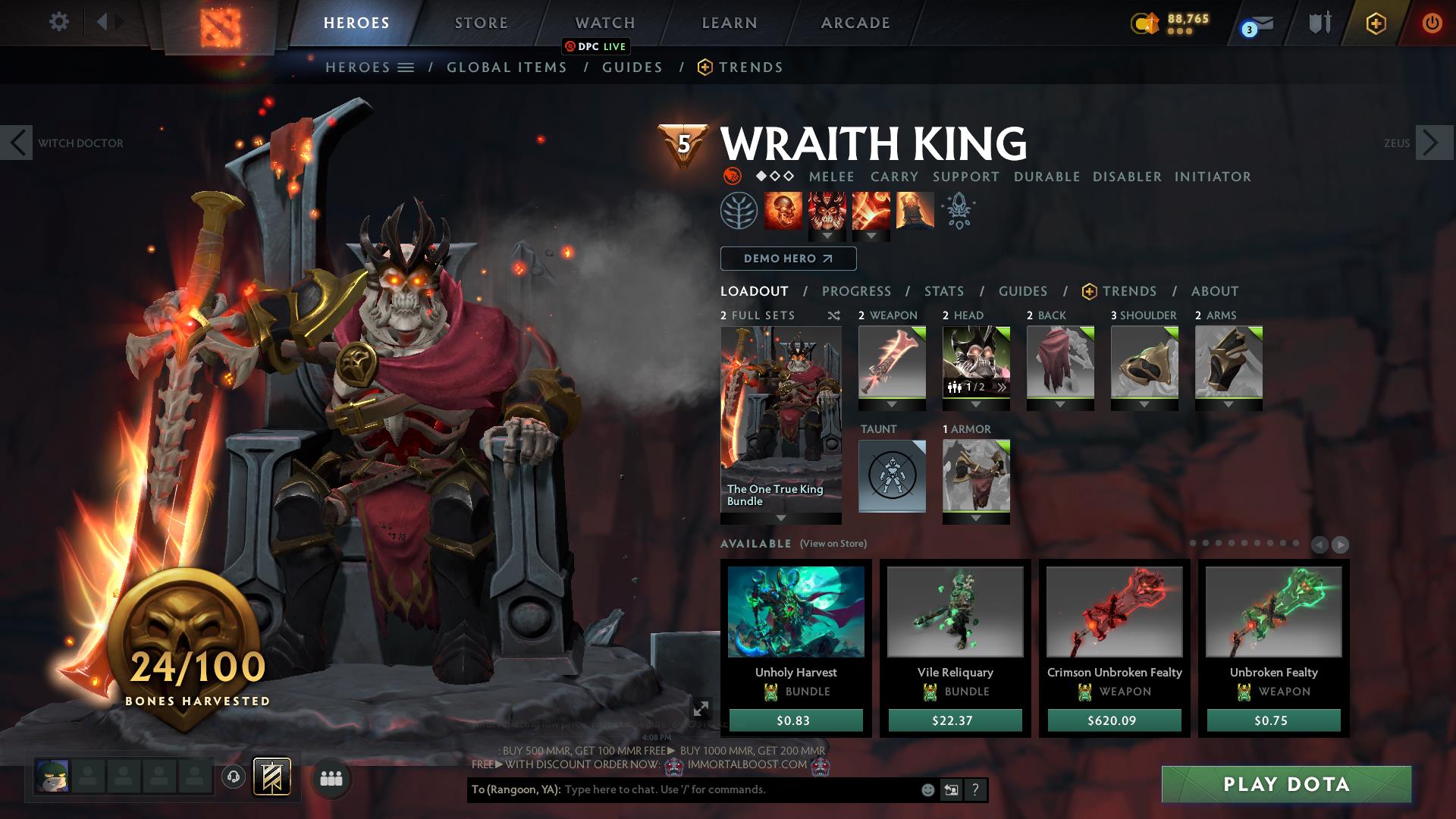Click the Wraithfire Blast ability icon
The height and width of the screenshot is (819, 1456).
pyautogui.click(x=783, y=210)
